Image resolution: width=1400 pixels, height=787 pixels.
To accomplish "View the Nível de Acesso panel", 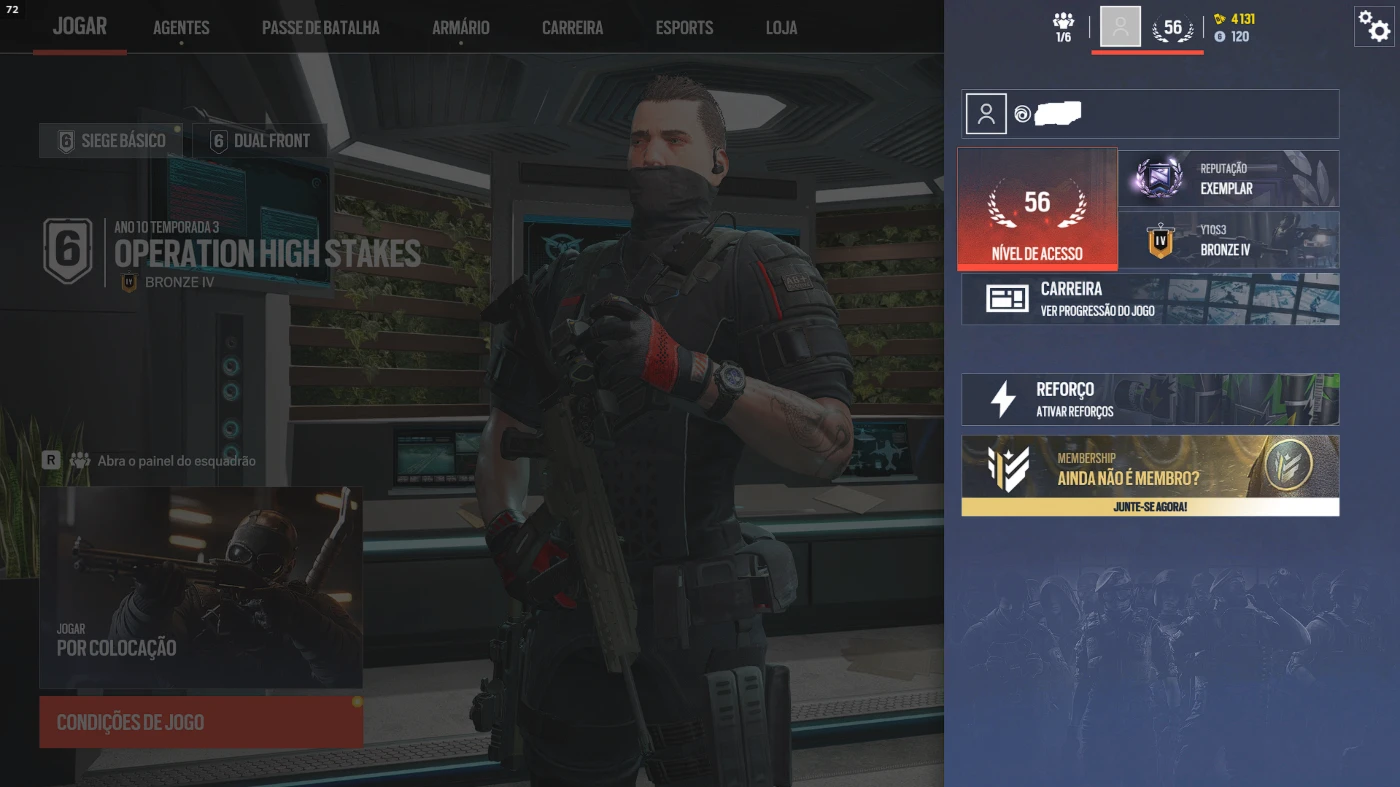I will tap(1037, 208).
